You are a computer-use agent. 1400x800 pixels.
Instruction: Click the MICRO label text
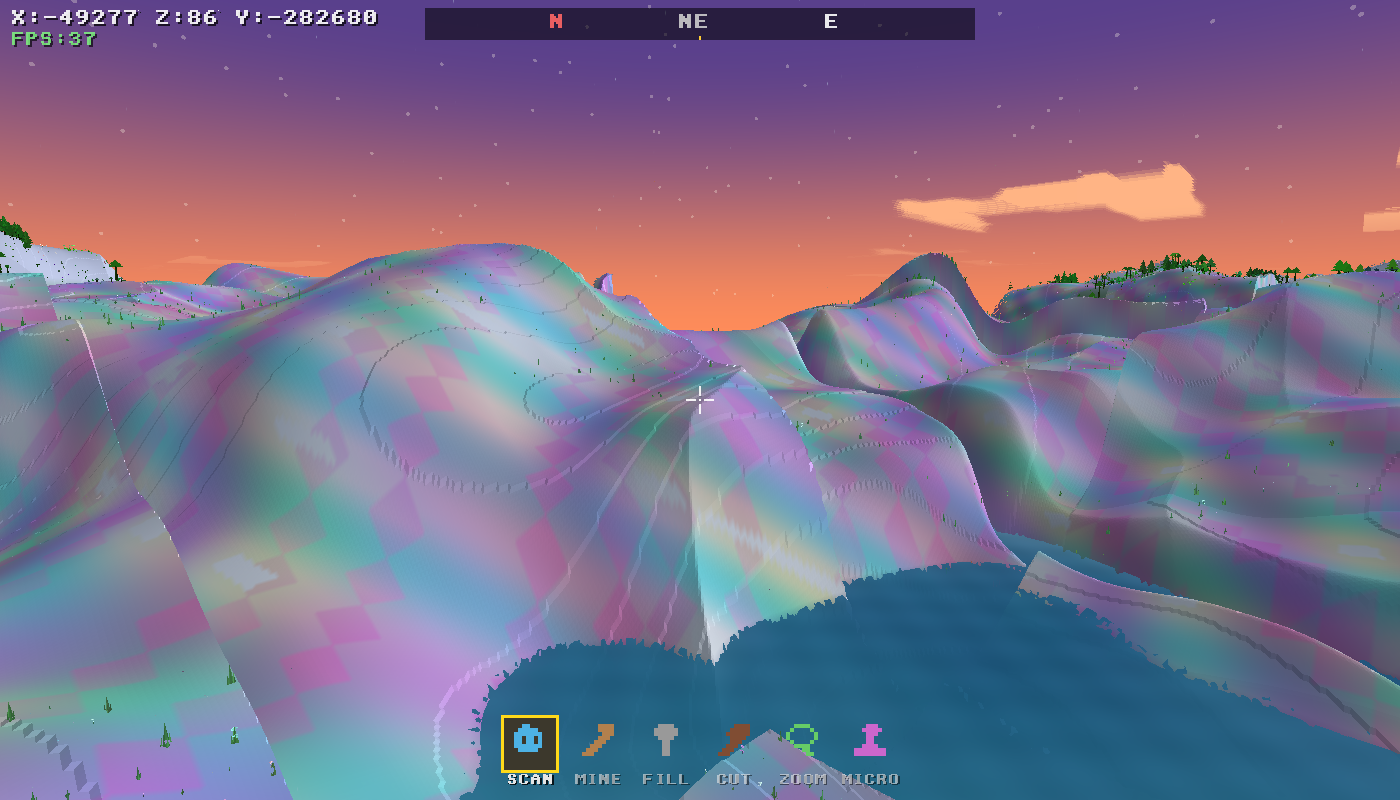pyautogui.click(x=871, y=779)
